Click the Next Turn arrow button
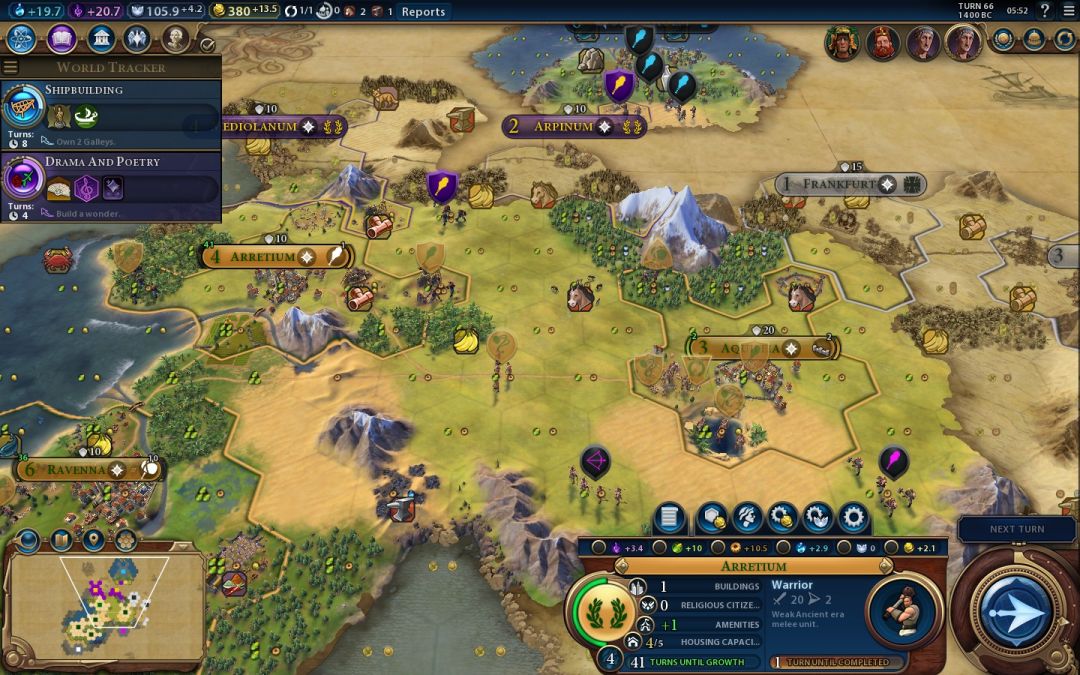The width and height of the screenshot is (1080, 675). (1017, 609)
